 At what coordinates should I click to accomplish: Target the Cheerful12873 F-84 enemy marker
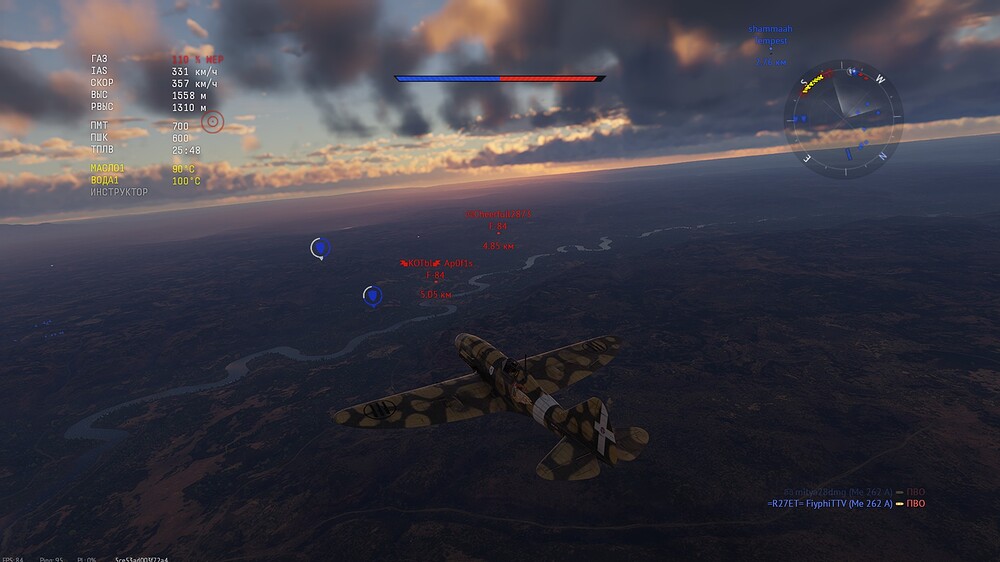pyautogui.click(x=497, y=227)
